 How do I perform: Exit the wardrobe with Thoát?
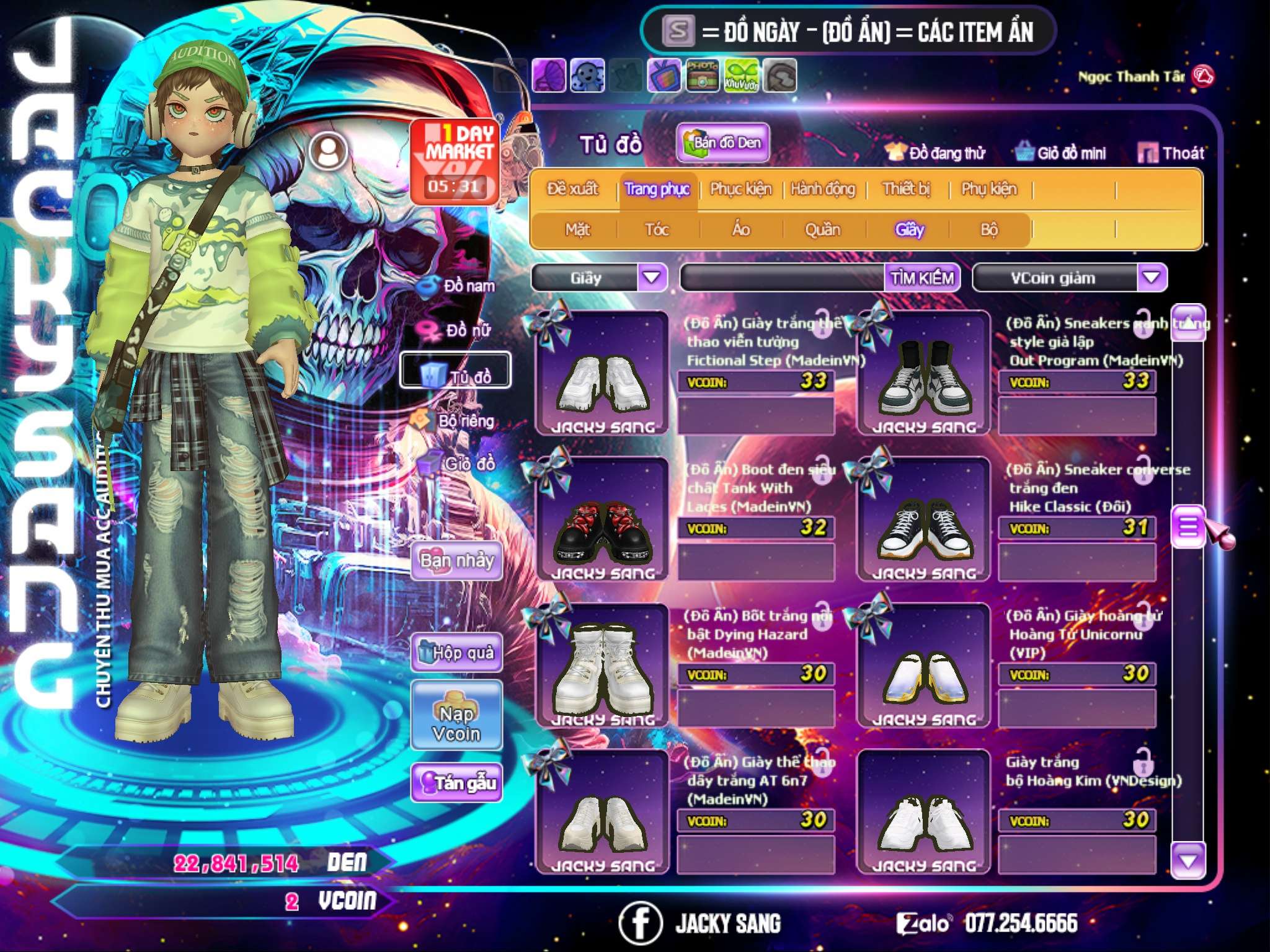(1172, 153)
